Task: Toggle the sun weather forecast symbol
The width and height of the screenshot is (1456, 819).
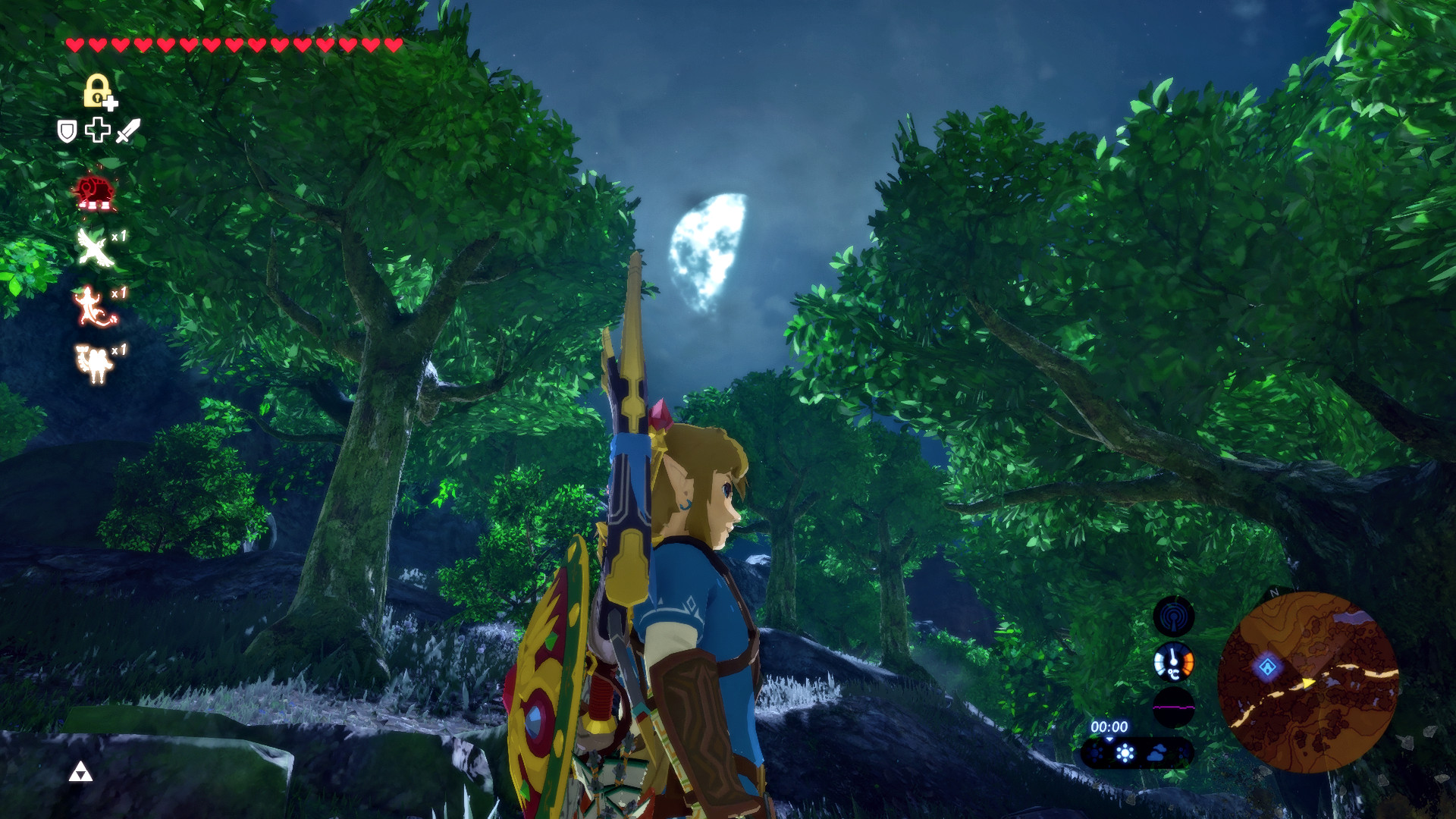Action: coord(1124,754)
